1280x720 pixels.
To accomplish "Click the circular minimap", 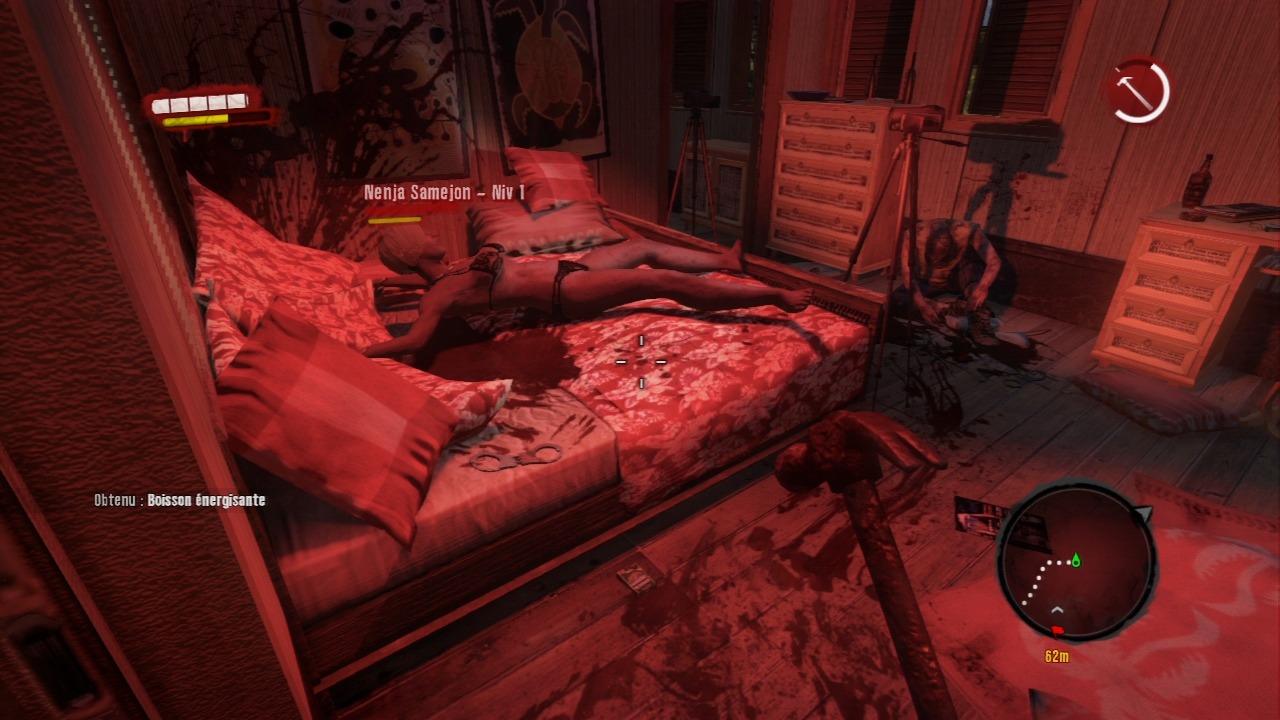I will (x=1076, y=563).
